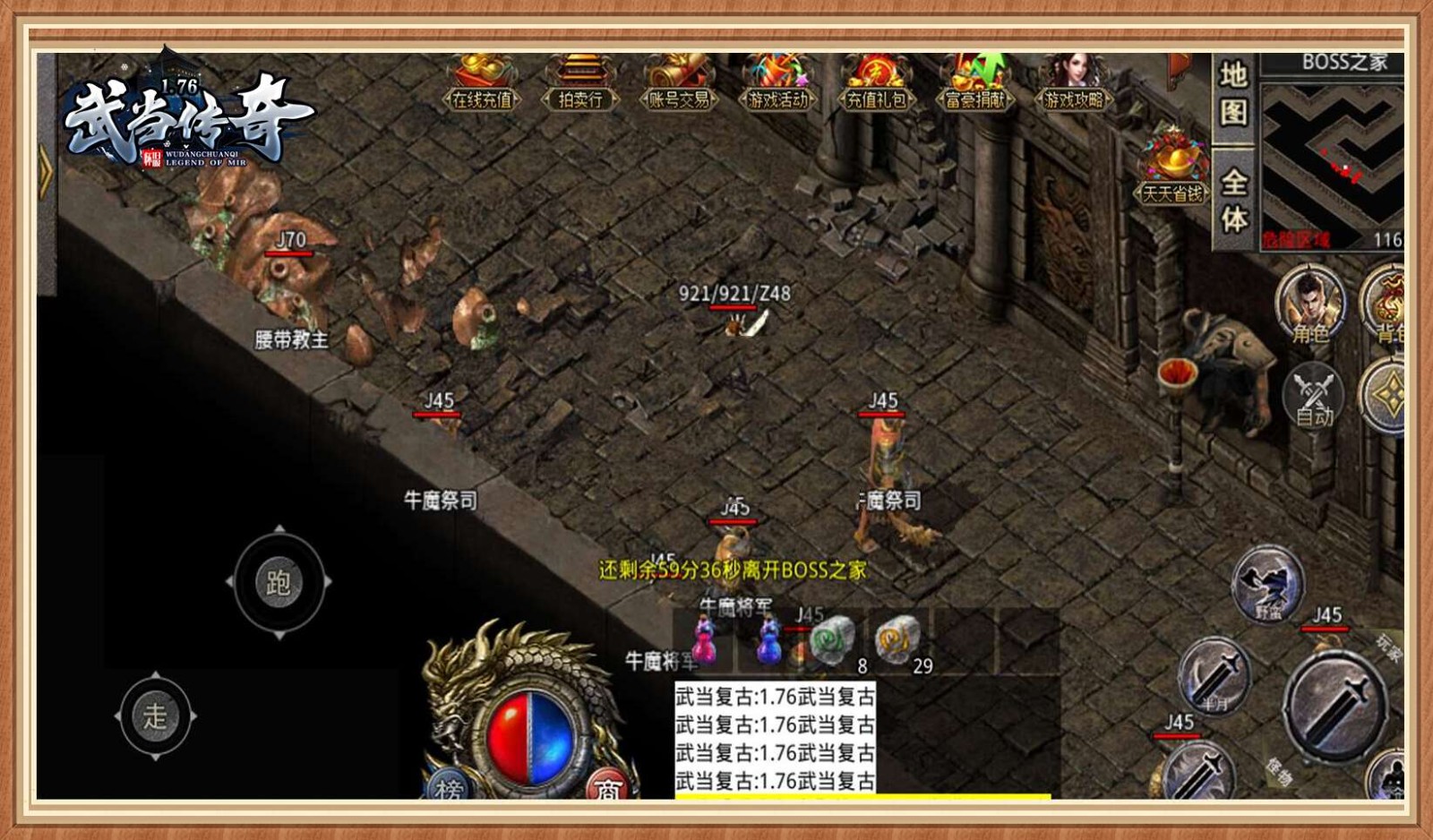This screenshot has width=1433, height=840.
Task: Tap the 走 walk joystick button
Action: (x=155, y=716)
